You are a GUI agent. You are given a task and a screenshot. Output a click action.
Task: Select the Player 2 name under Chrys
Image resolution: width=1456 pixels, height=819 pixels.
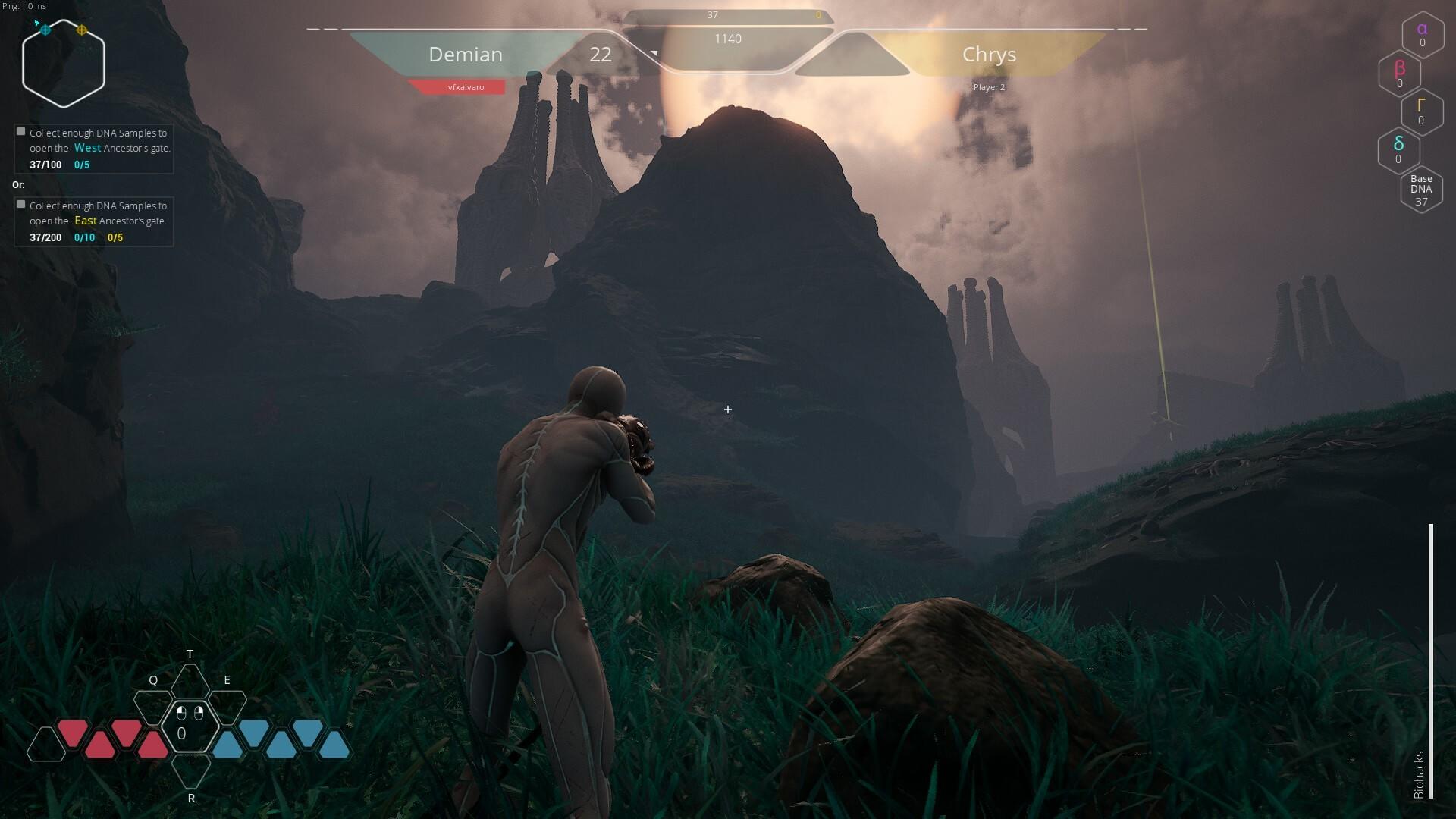coord(991,86)
